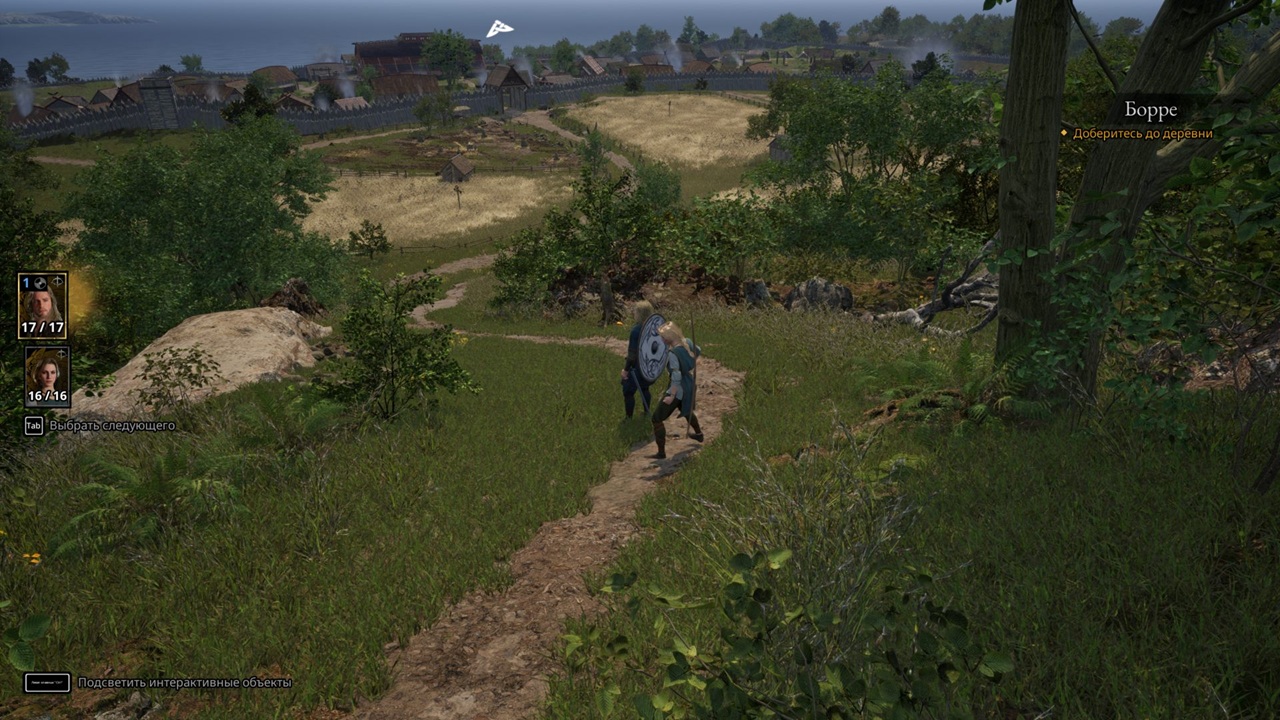This screenshot has width=1280, height=720.
Task: Open the «Борре» quest tracker entry
Action: coord(1150,110)
